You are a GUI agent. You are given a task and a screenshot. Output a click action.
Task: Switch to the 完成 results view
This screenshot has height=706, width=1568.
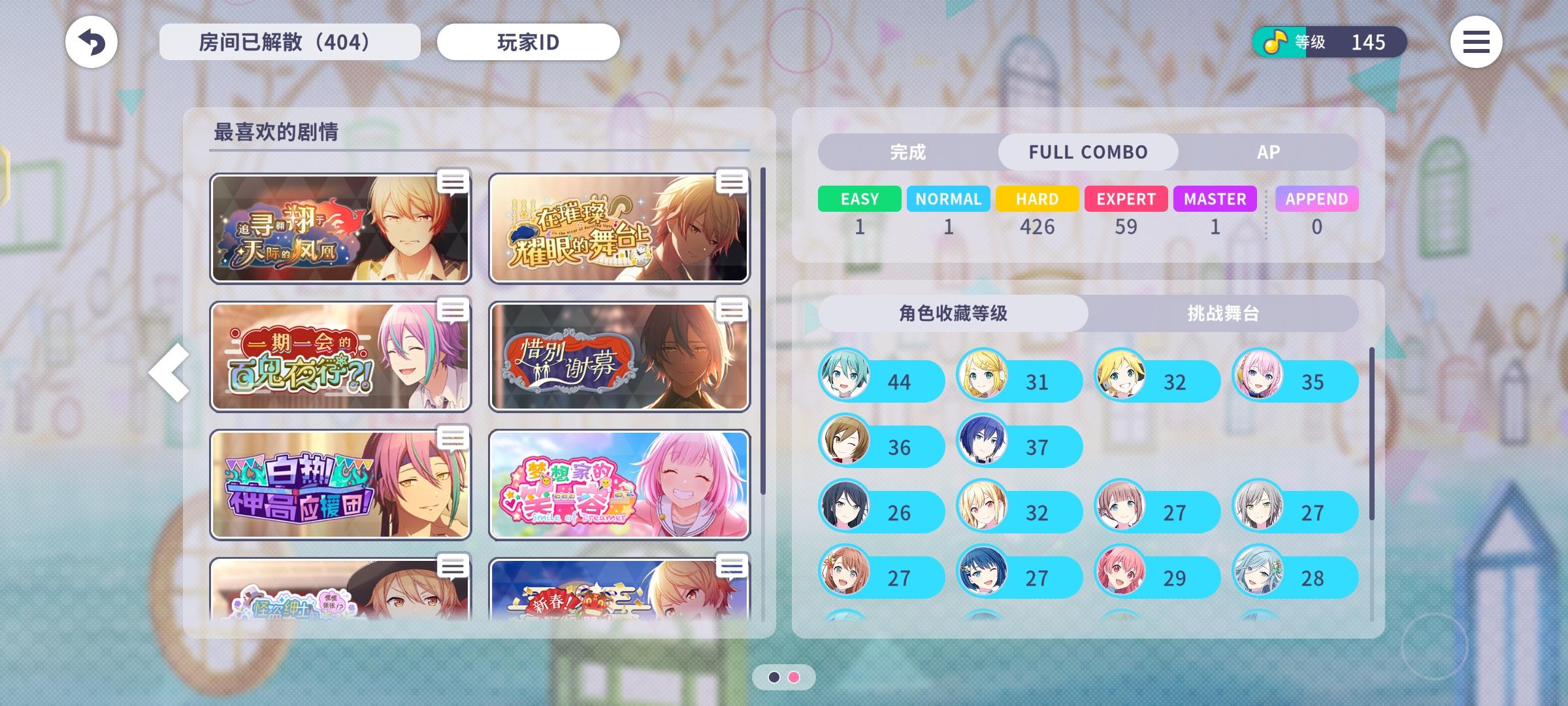(907, 152)
